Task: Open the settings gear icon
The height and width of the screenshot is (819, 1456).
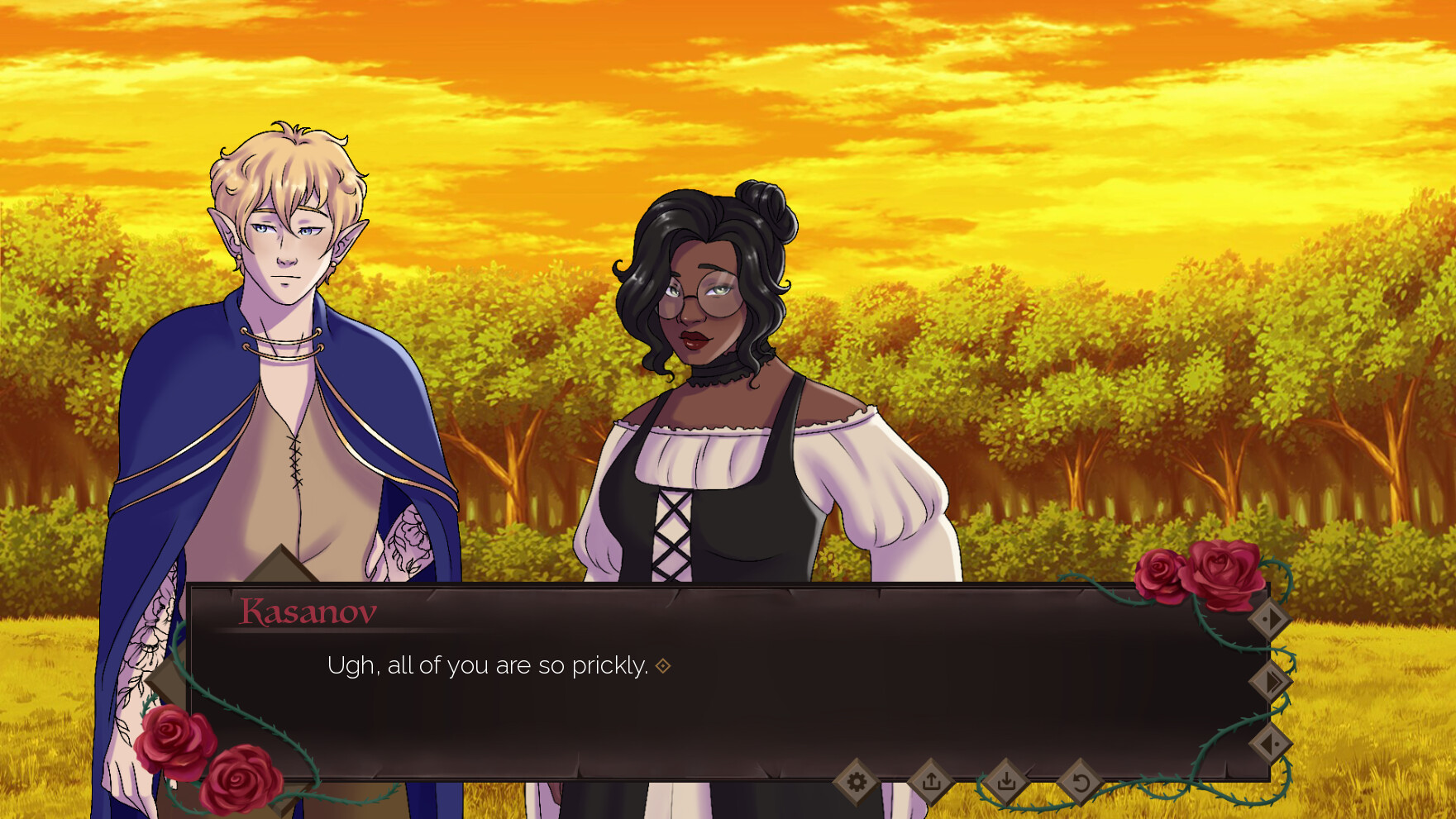Action: coord(856,781)
